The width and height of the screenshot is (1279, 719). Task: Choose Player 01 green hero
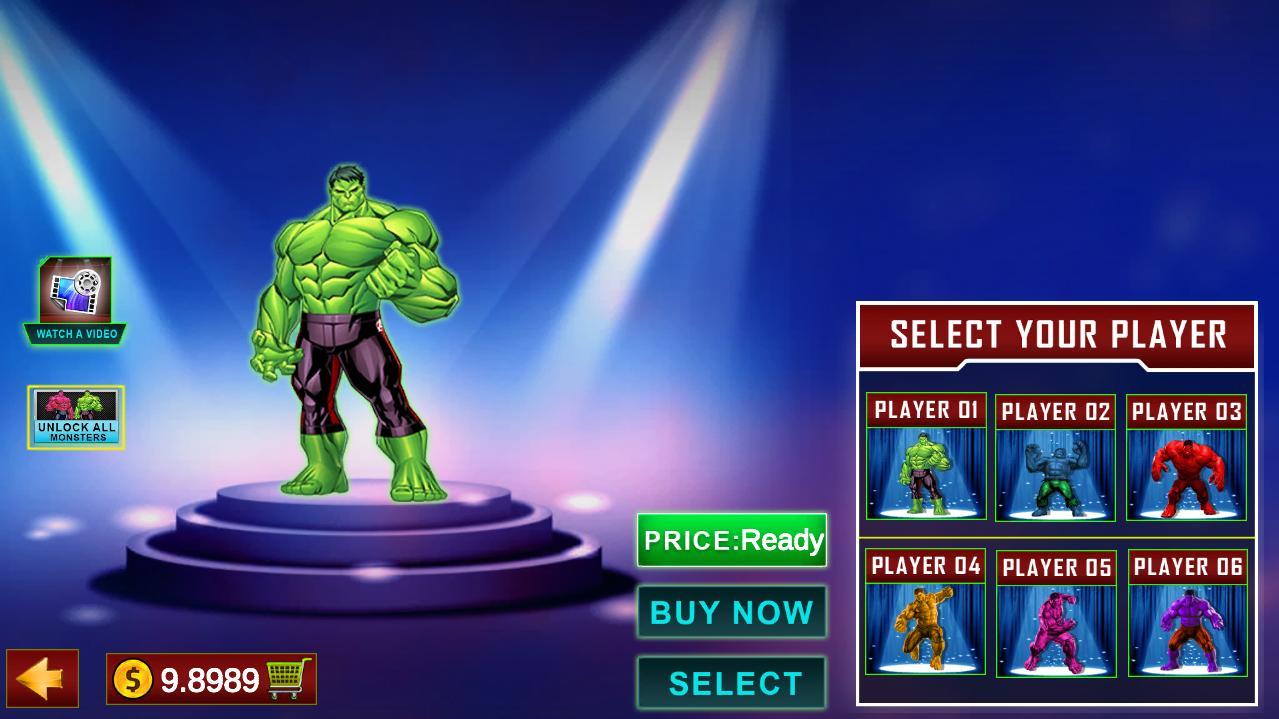[x=926, y=458]
